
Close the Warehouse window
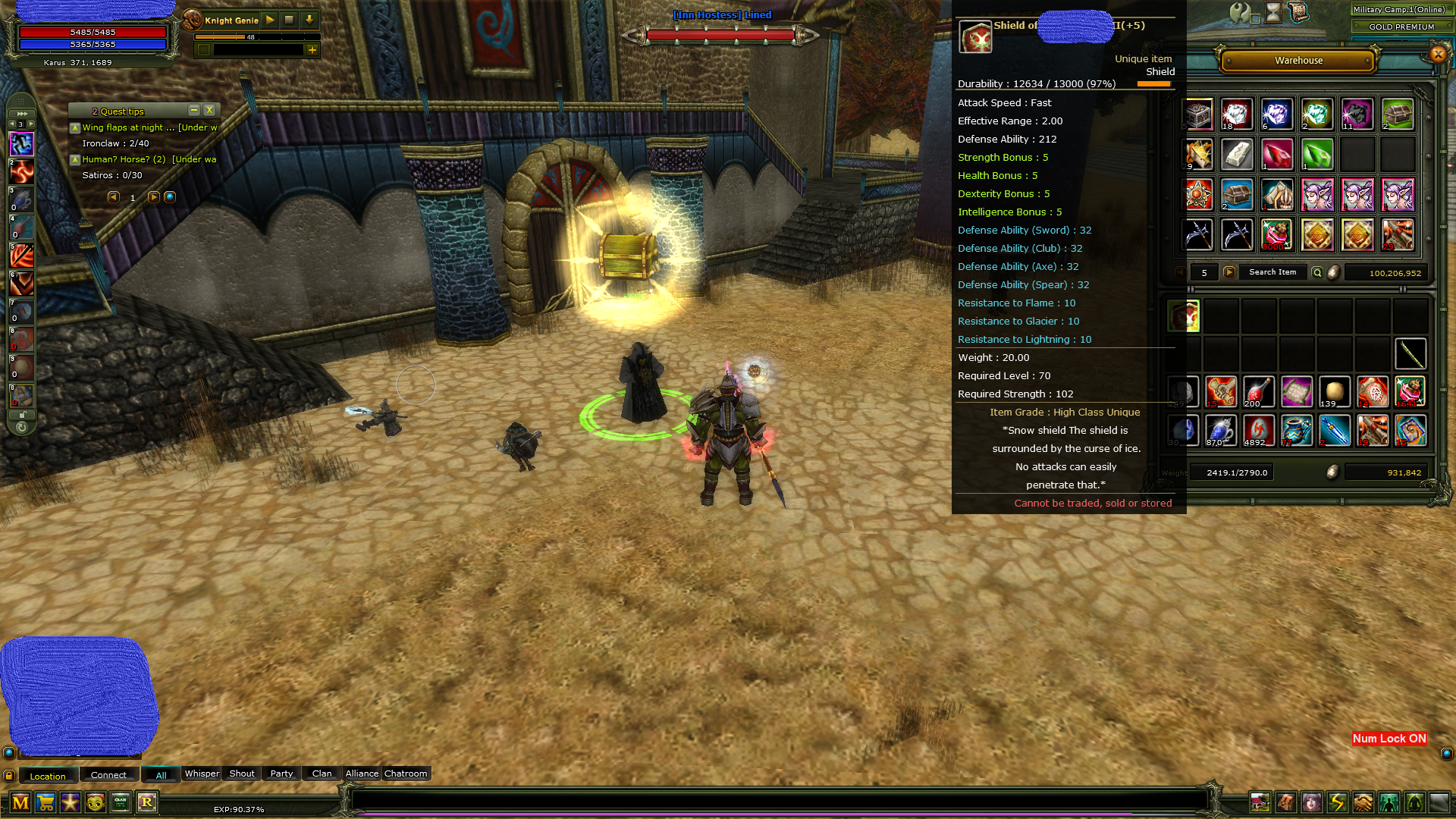point(1438,54)
